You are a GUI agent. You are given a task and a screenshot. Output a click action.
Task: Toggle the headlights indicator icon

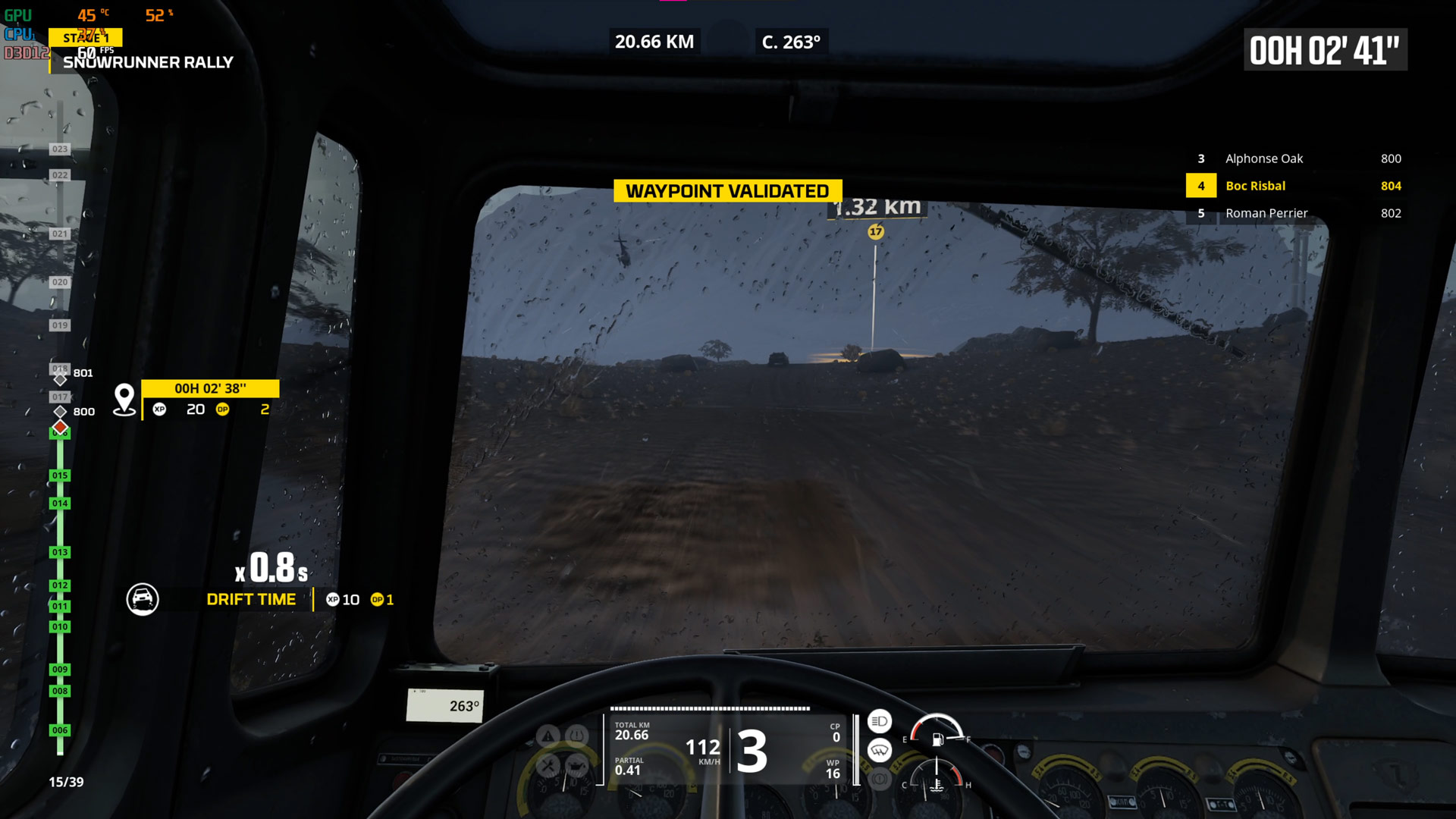[x=880, y=721]
